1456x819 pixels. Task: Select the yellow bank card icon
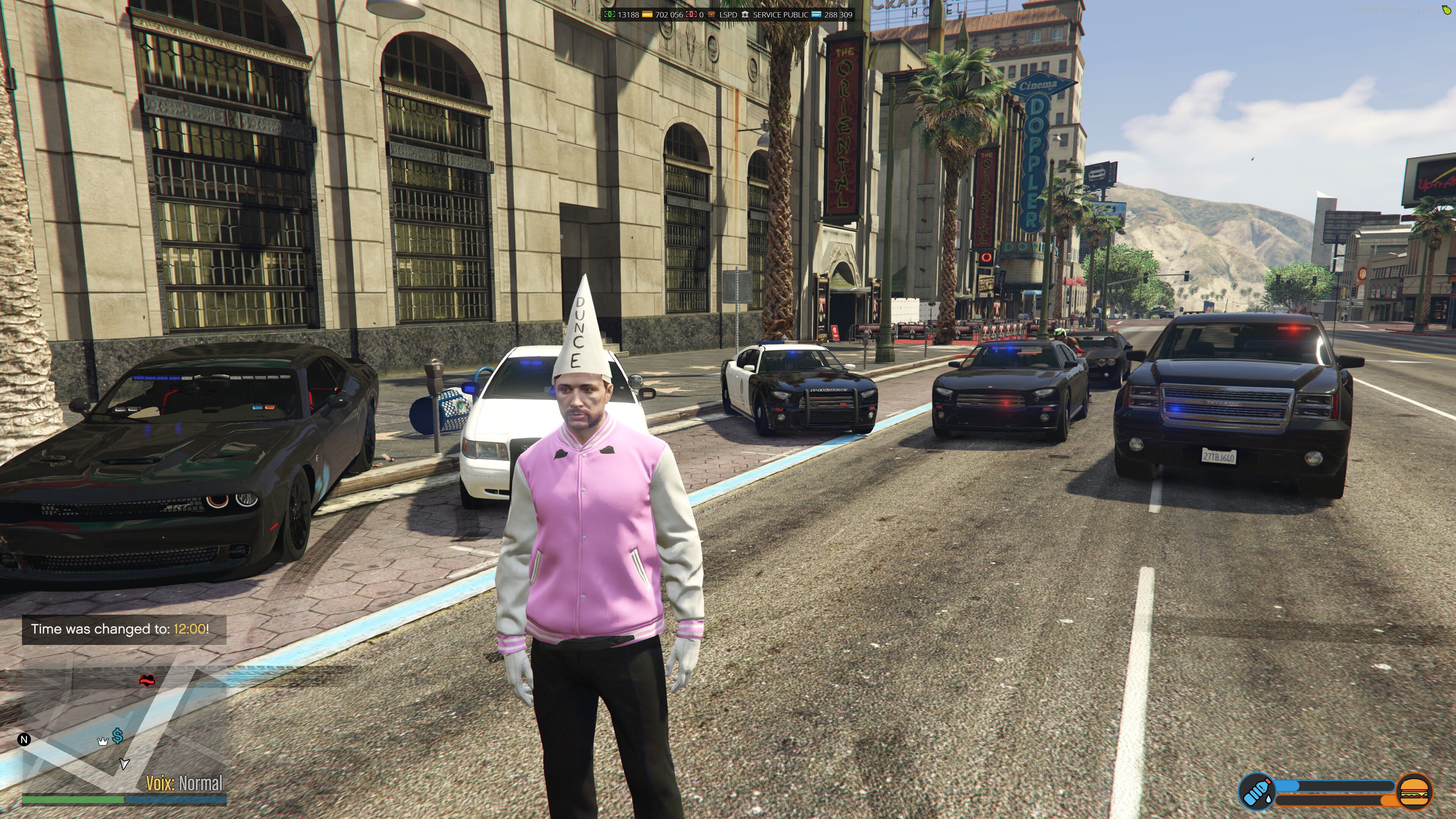pos(647,14)
